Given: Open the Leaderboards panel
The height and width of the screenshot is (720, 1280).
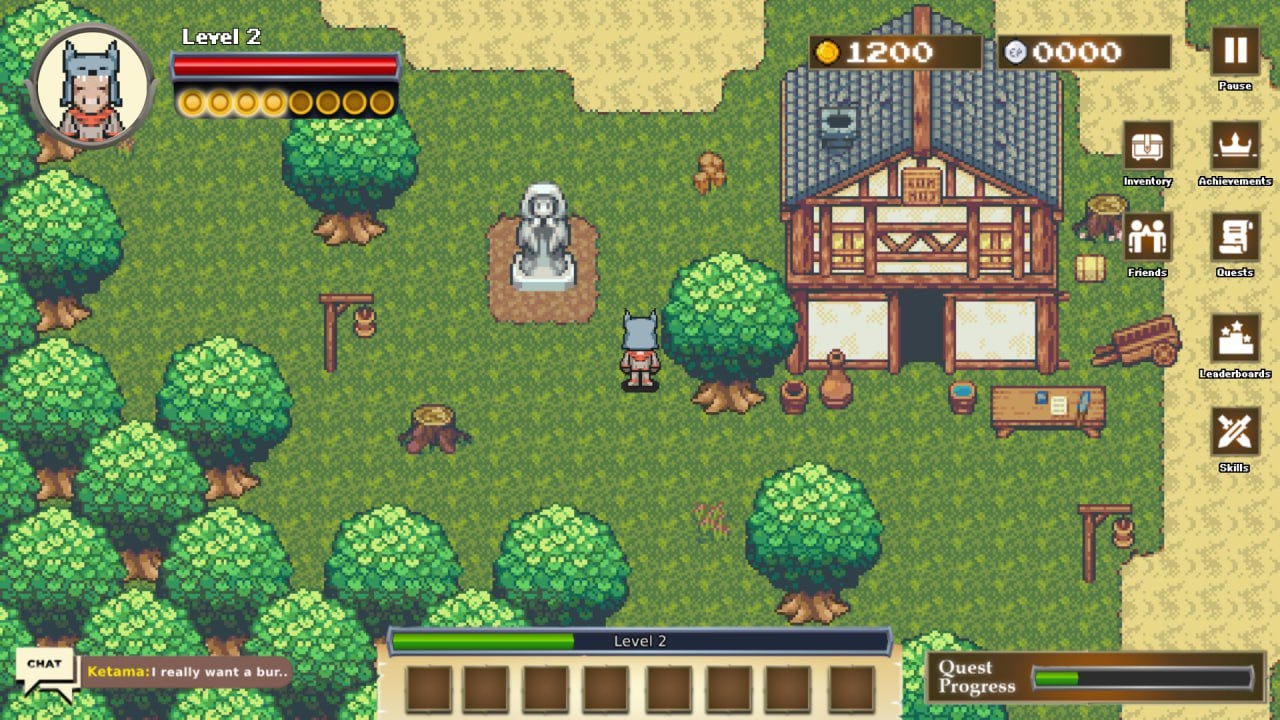Looking at the screenshot, I should click(1235, 338).
